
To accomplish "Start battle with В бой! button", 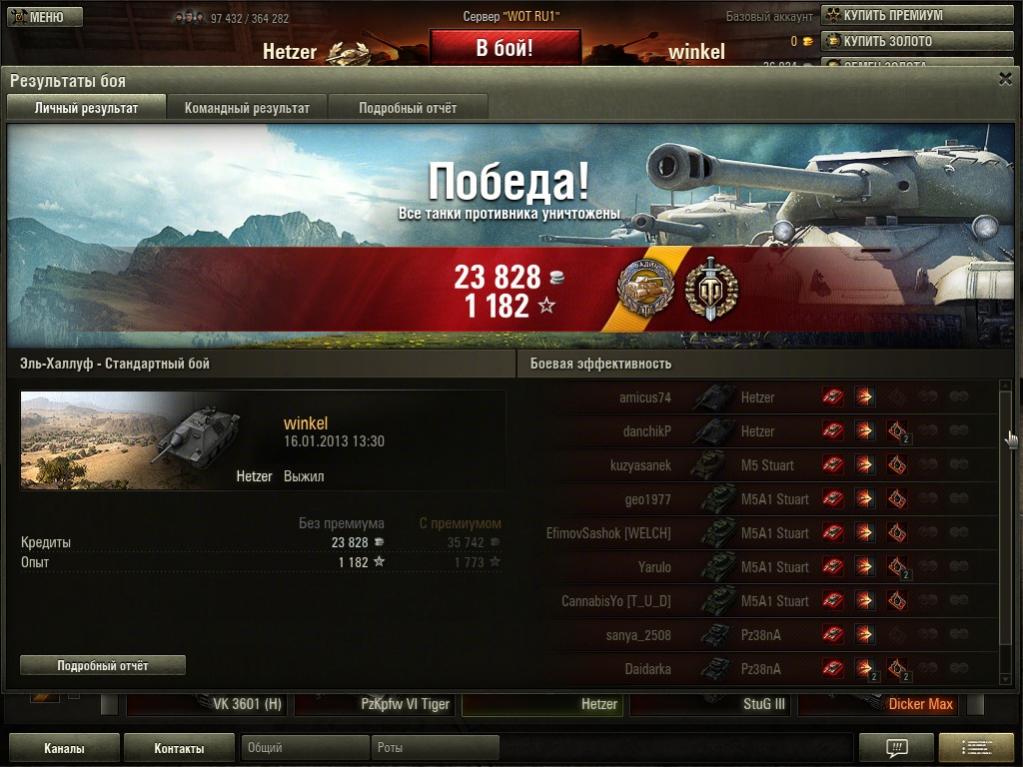I will [x=504, y=47].
